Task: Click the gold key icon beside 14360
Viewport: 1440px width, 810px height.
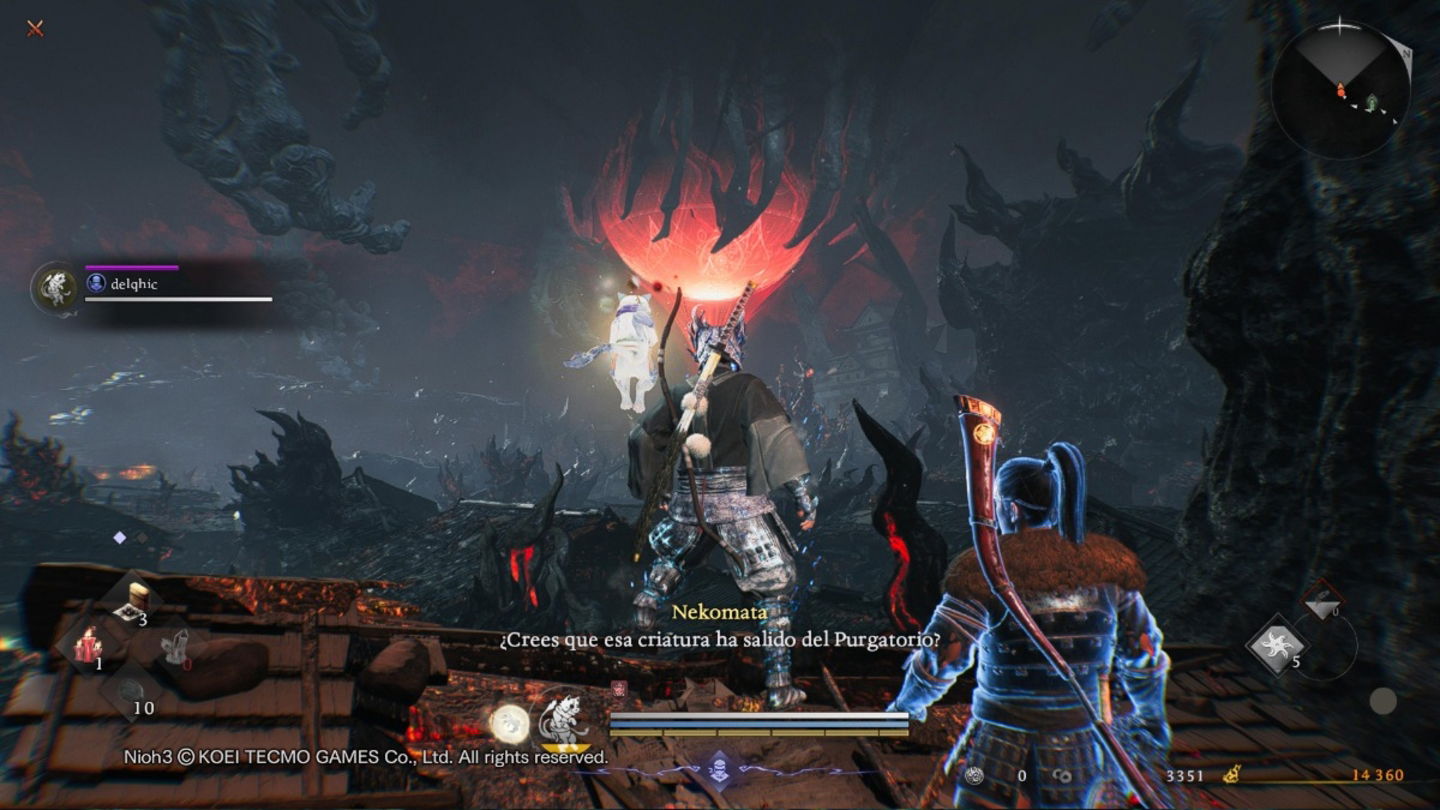Action: pos(1232,774)
